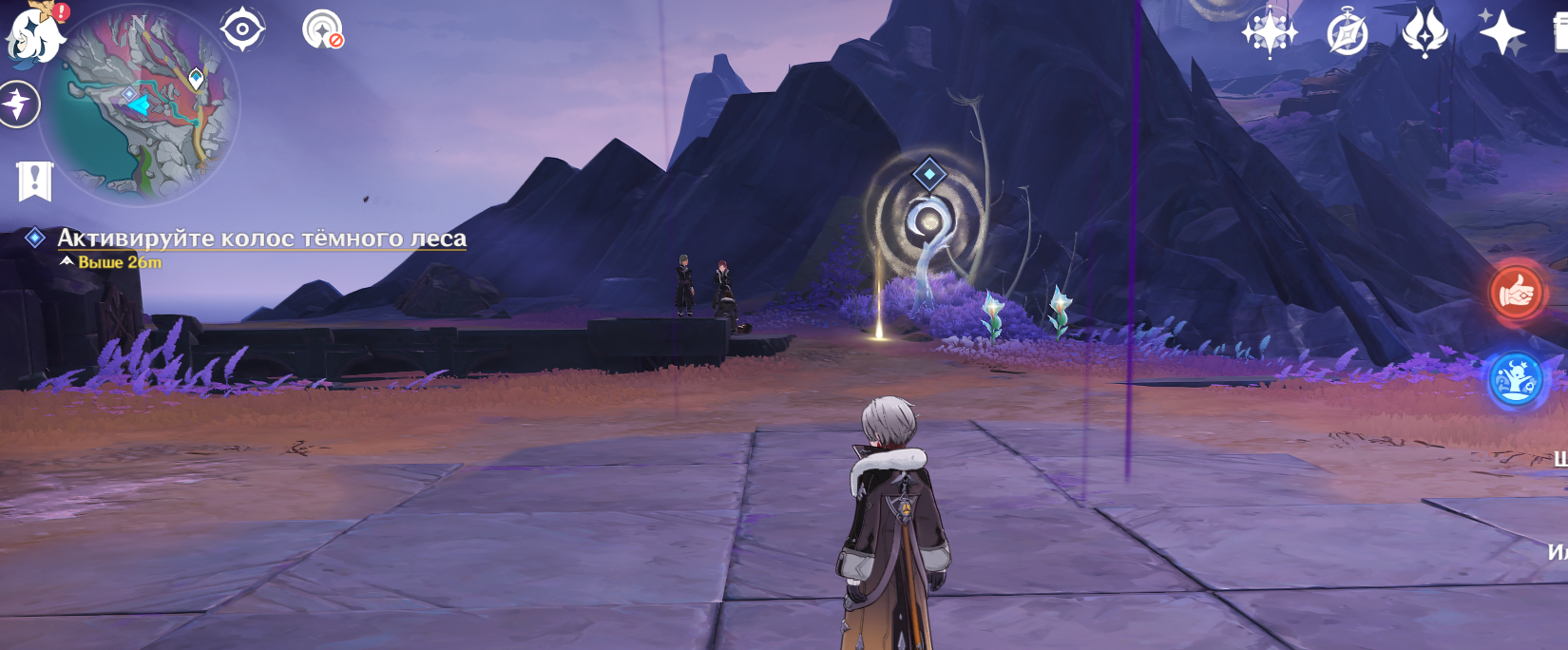Open the compass adventure handbook icon

(x=1347, y=34)
